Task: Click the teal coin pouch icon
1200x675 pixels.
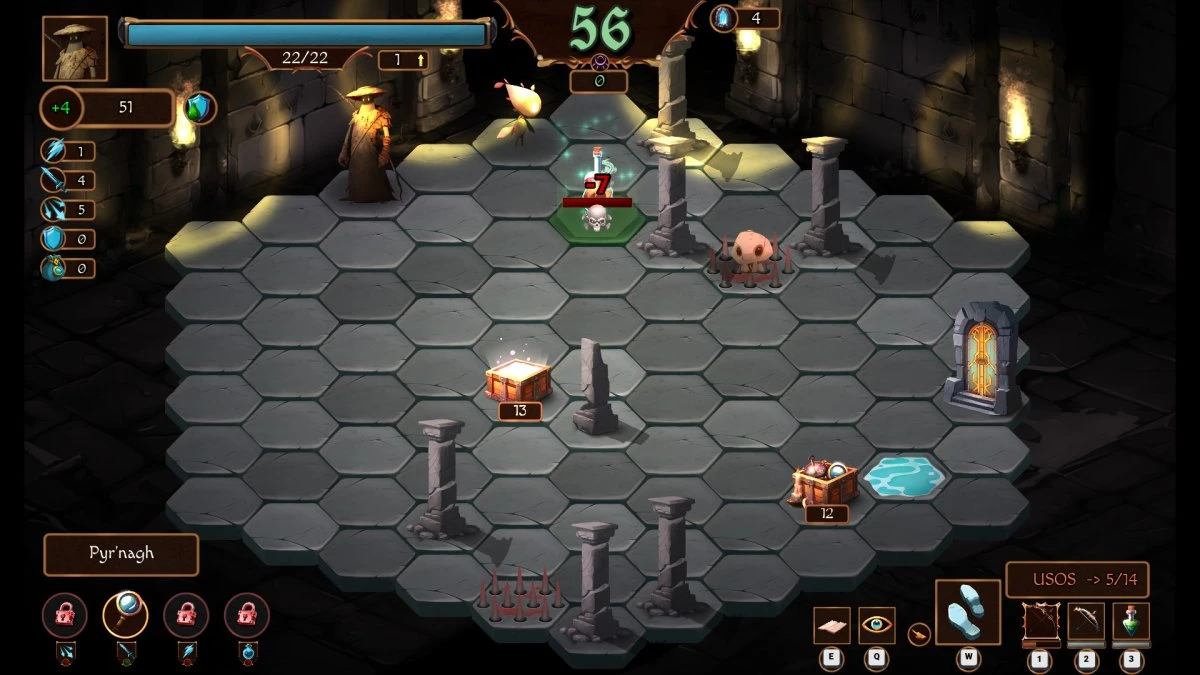Action: pyautogui.click(x=52, y=268)
